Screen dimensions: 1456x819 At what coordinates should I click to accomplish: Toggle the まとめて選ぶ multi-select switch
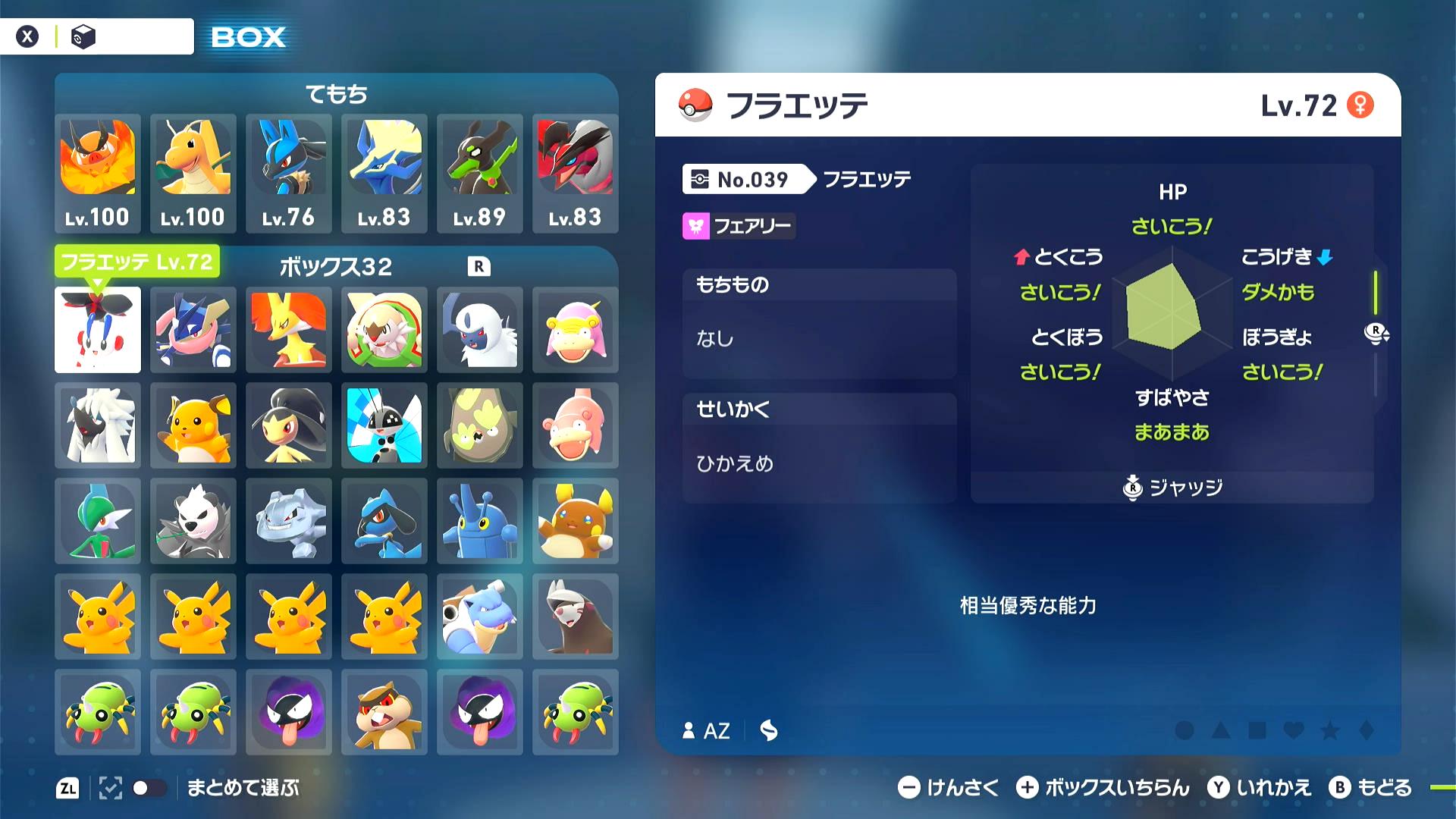tap(149, 788)
